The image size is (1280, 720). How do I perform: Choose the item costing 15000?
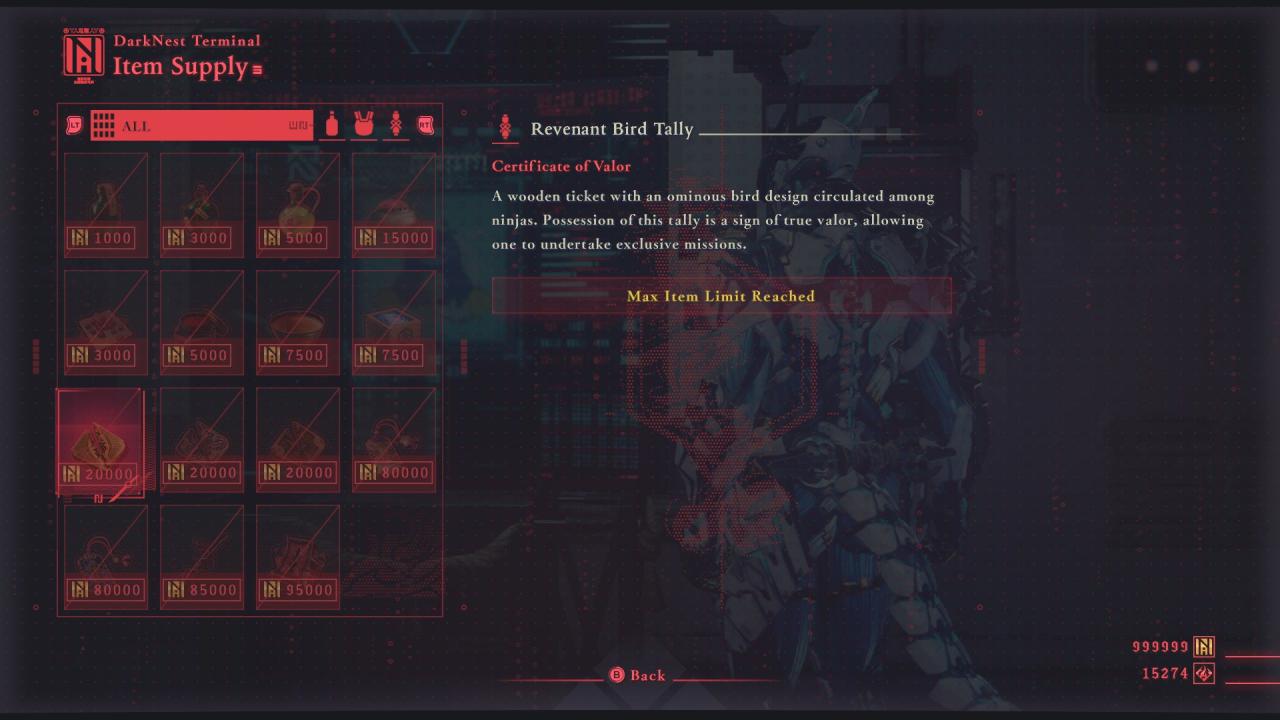point(394,205)
